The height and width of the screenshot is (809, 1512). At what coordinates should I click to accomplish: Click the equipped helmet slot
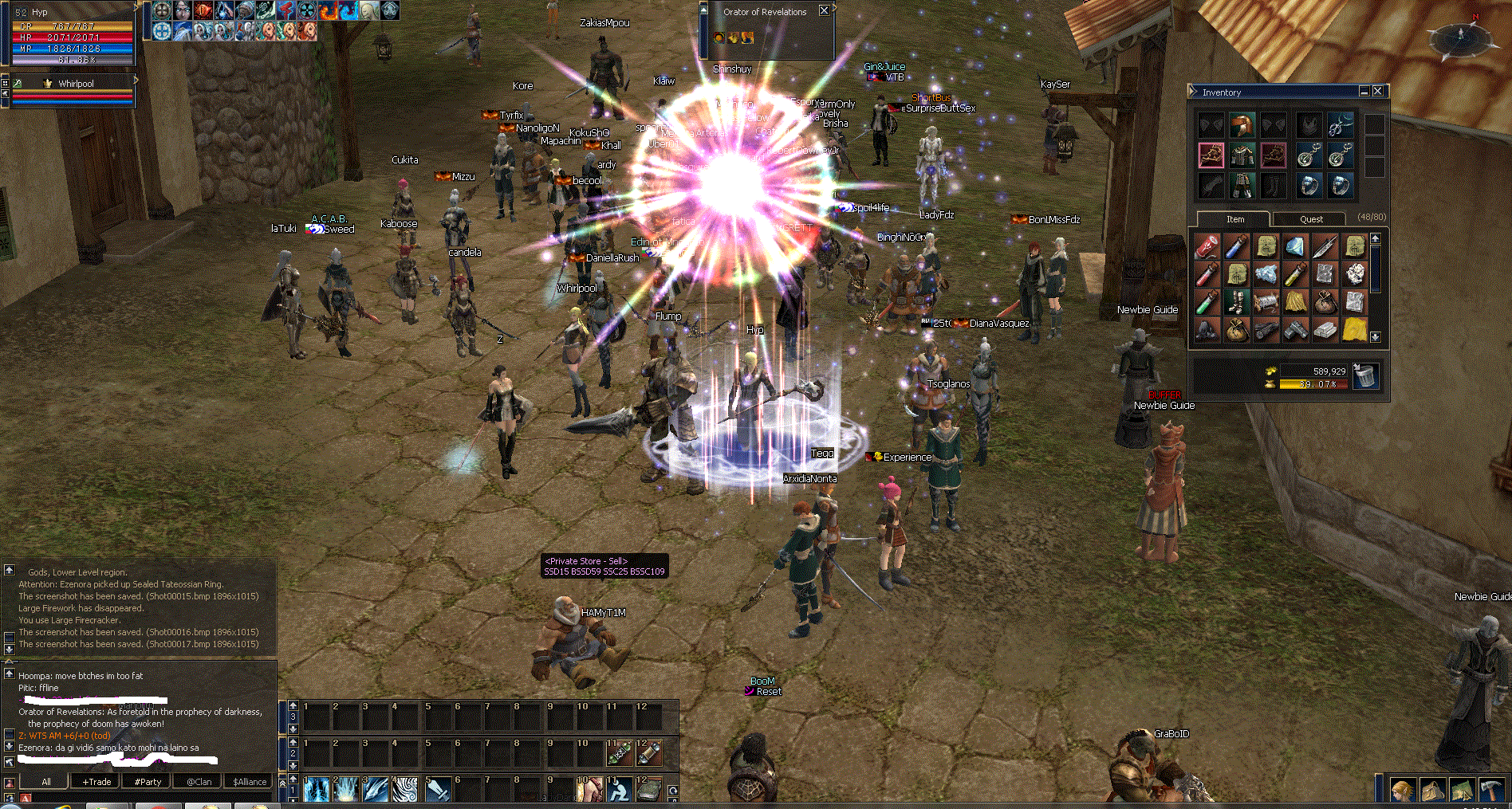[1242, 125]
